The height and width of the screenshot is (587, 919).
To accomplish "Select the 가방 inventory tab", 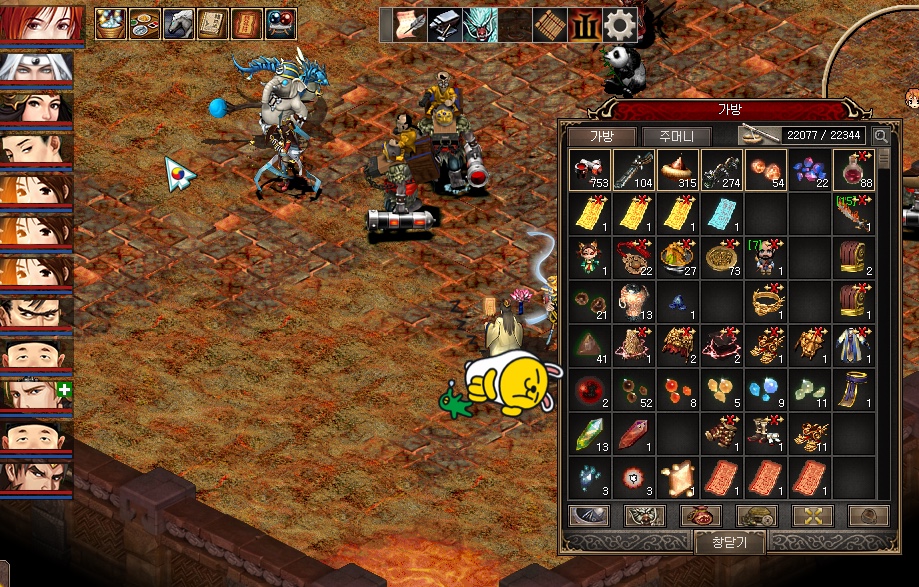I will click(x=600, y=136).
